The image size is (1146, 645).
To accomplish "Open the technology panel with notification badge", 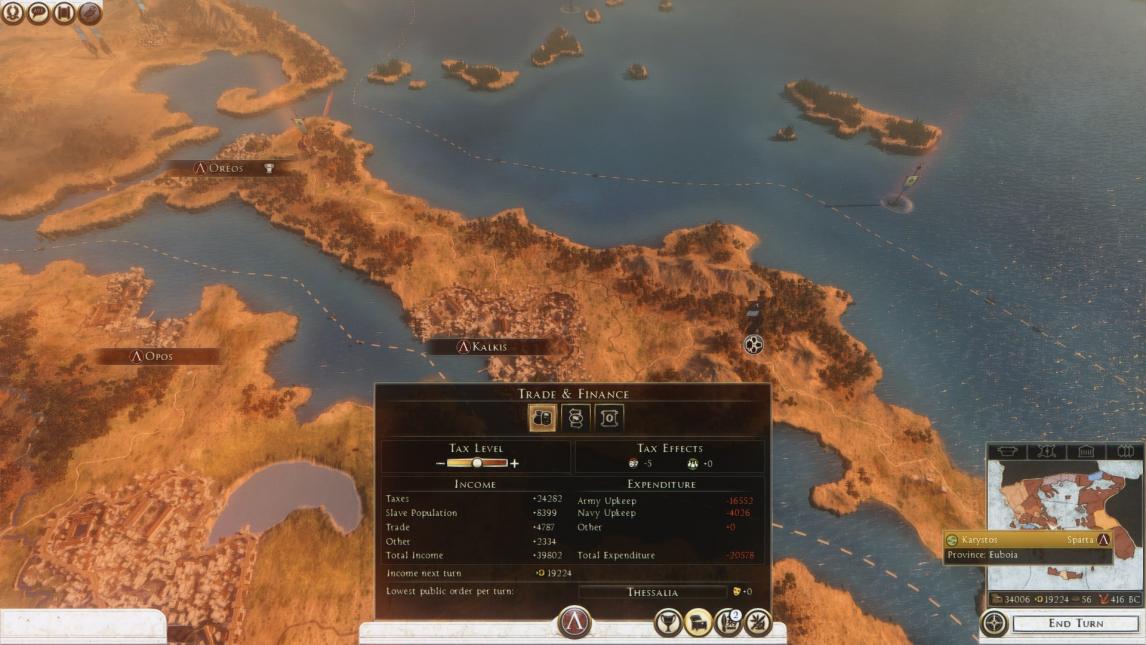I will [x=728, y=622].
